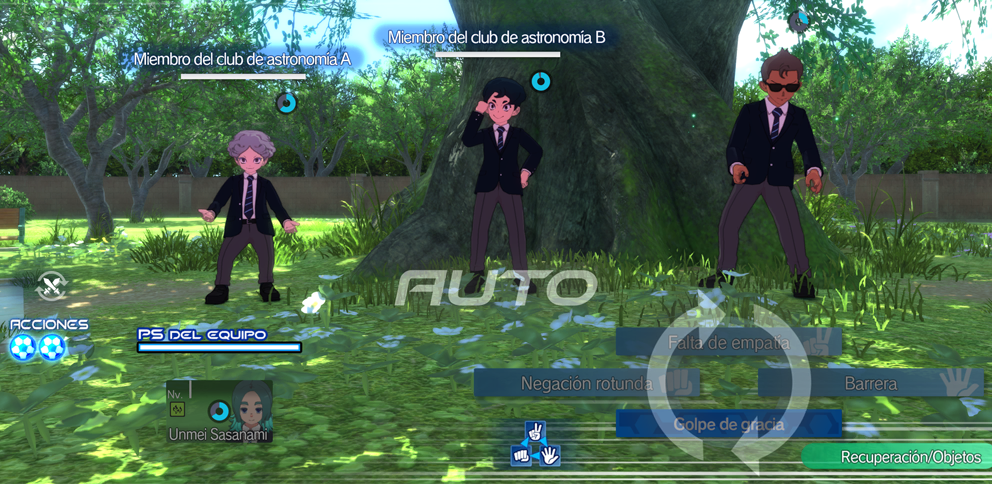Select Unmei Sasanami's character panel
992x484 pixels.
219,411
